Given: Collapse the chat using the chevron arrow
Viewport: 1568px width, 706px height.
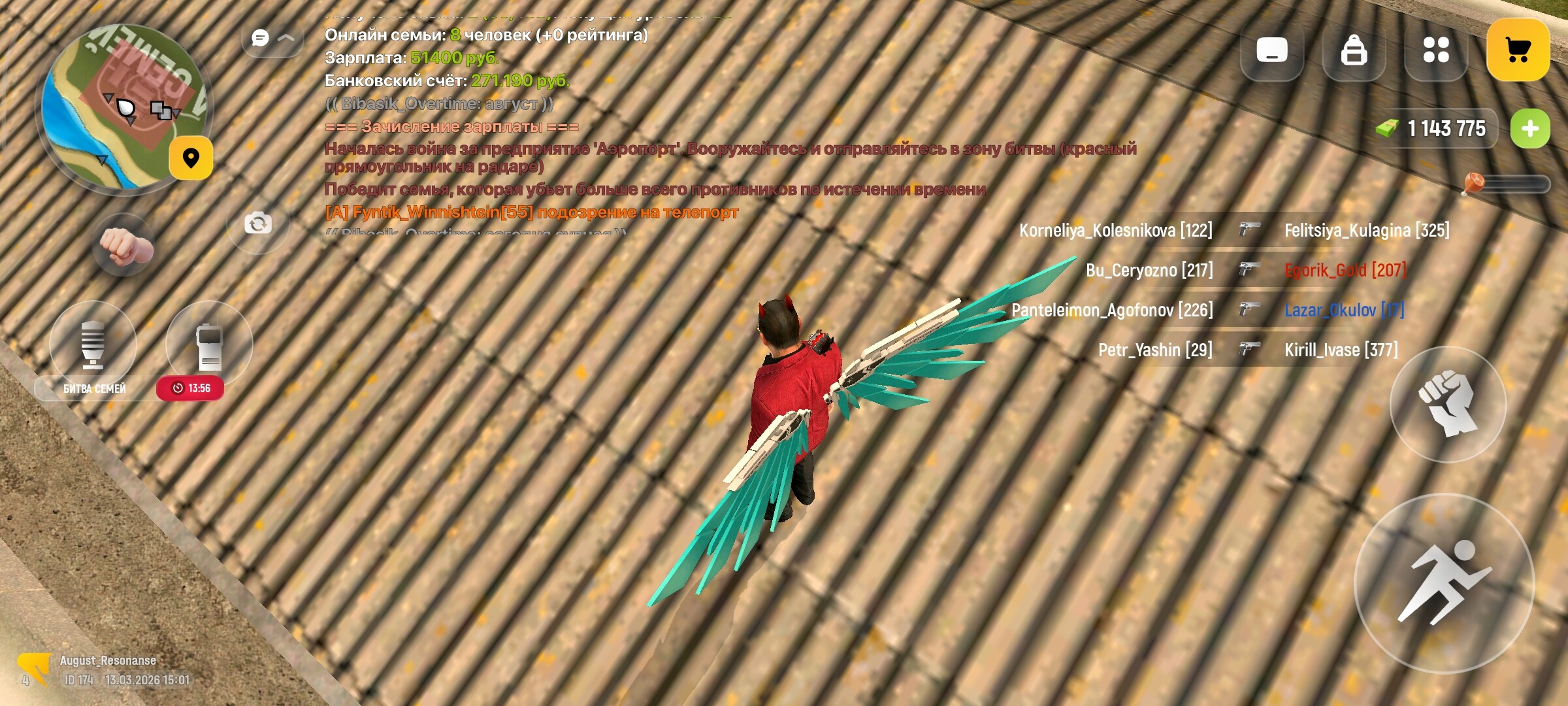Looking at the screenshot, I should point(285,37).
